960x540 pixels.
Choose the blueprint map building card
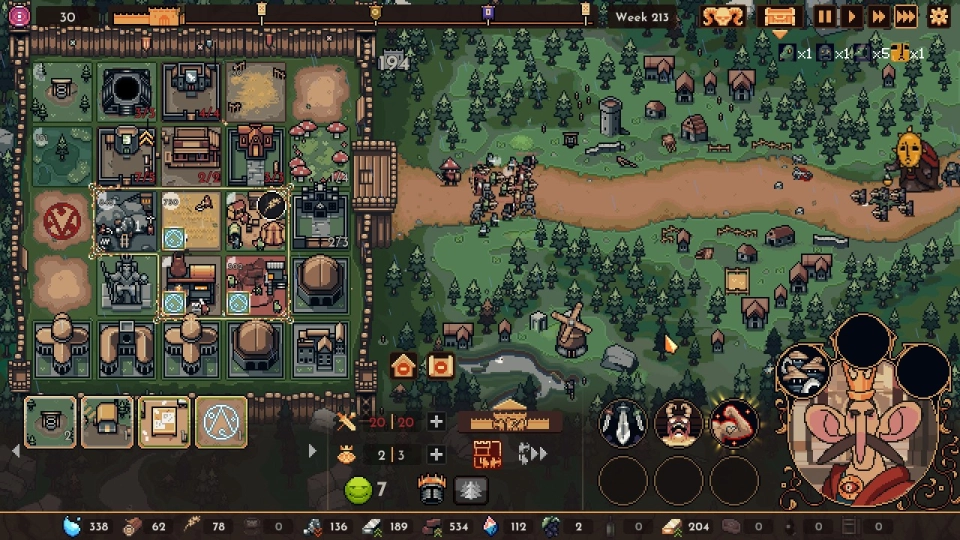click(164, 422)
